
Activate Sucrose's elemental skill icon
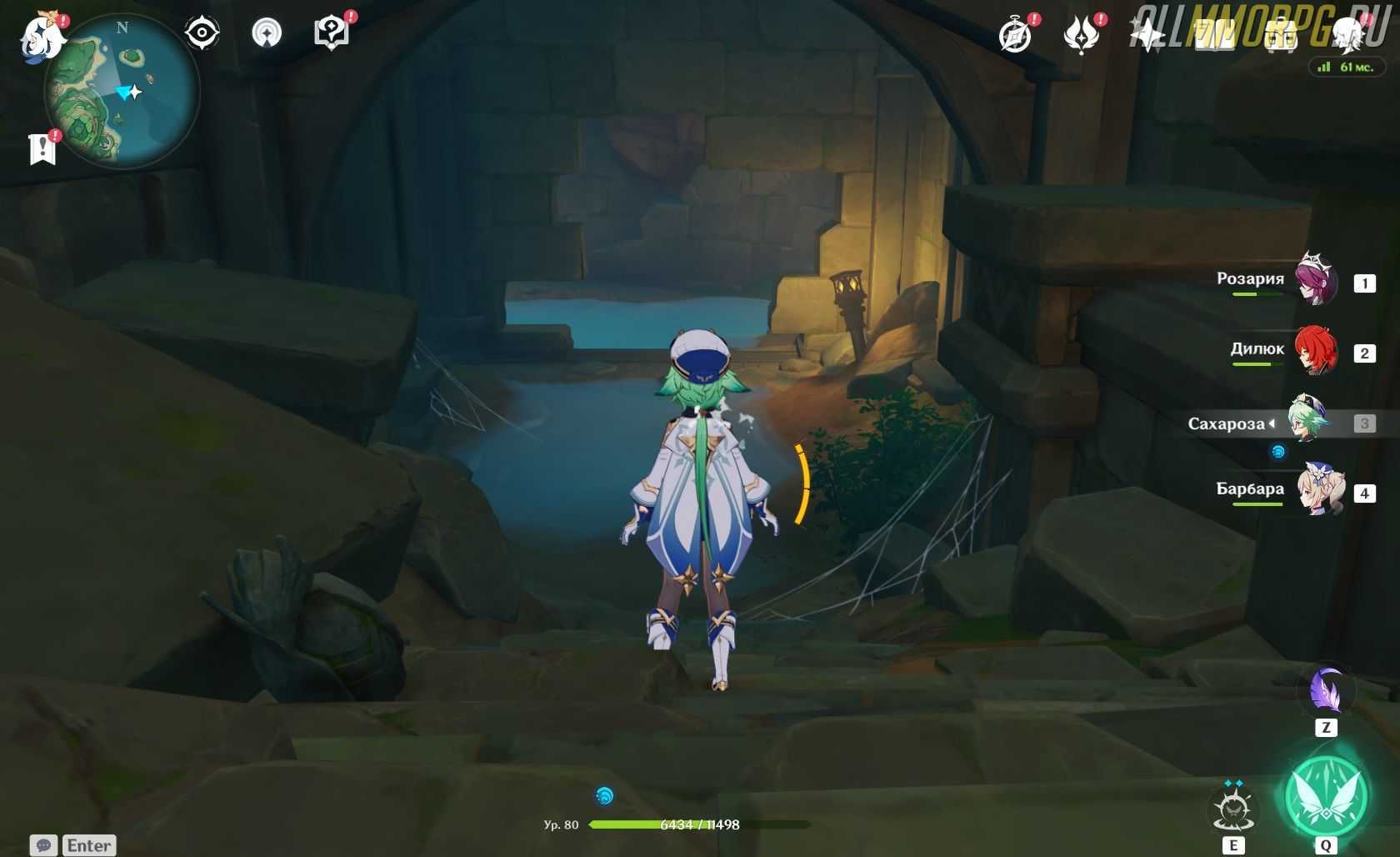click(x=1233, y=810)
